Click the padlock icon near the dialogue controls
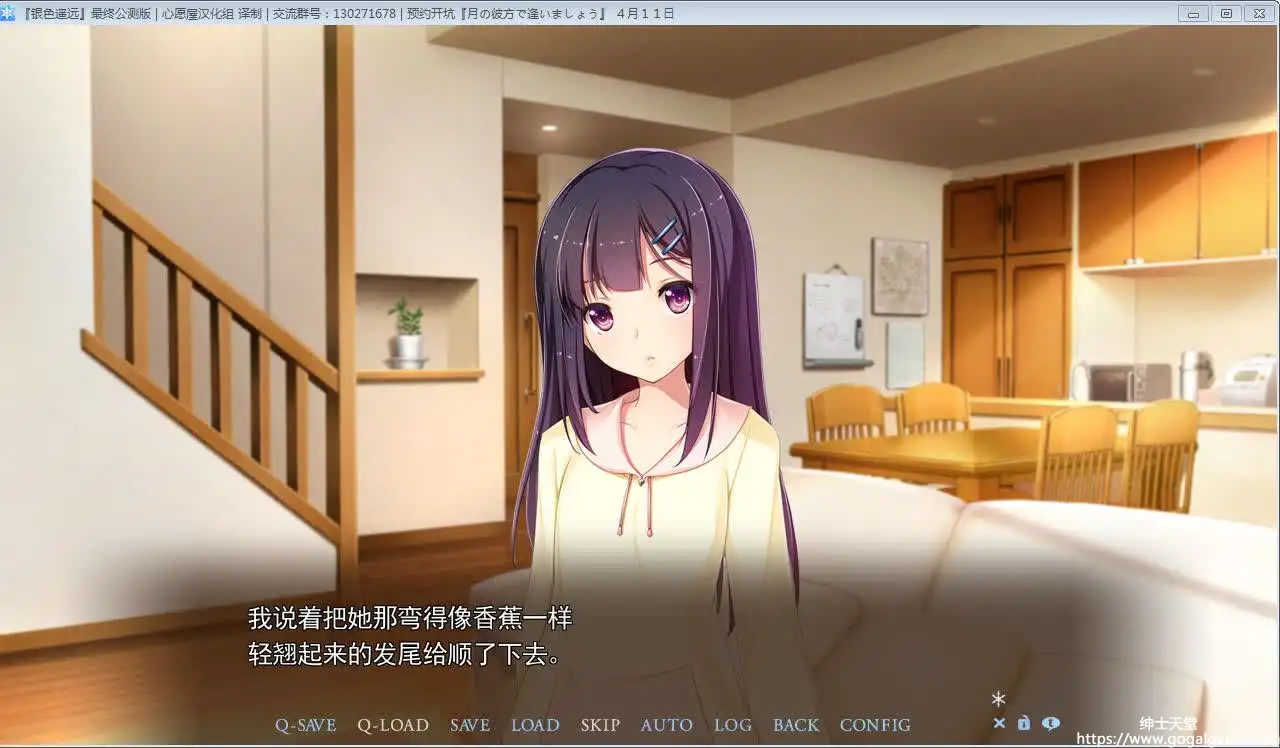This screenshot has width=1280, height=748. [1024, 723]
